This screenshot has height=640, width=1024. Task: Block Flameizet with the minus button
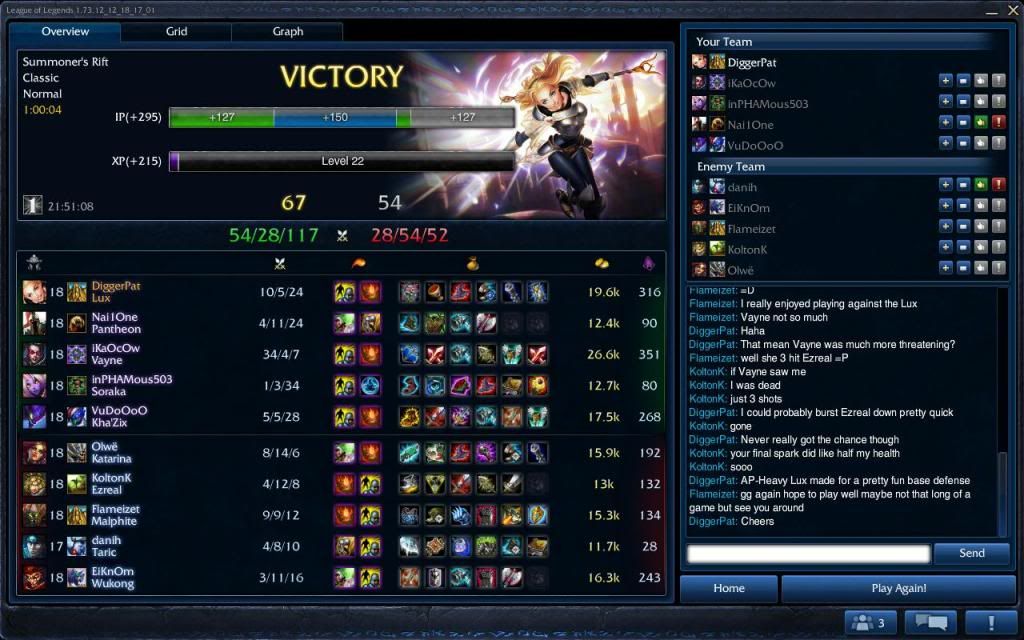point(962,228)
